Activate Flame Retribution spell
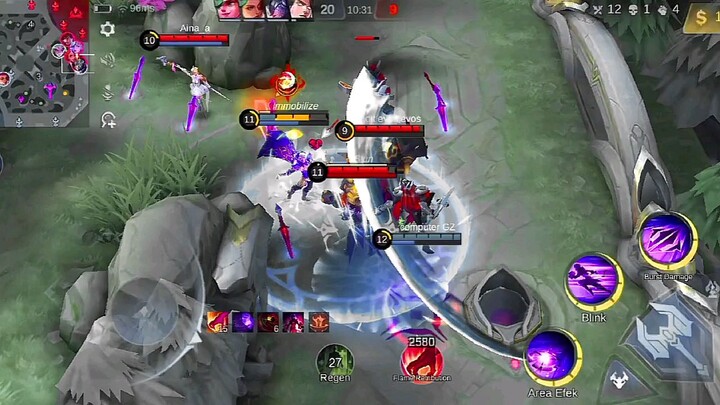 (421, 360)
